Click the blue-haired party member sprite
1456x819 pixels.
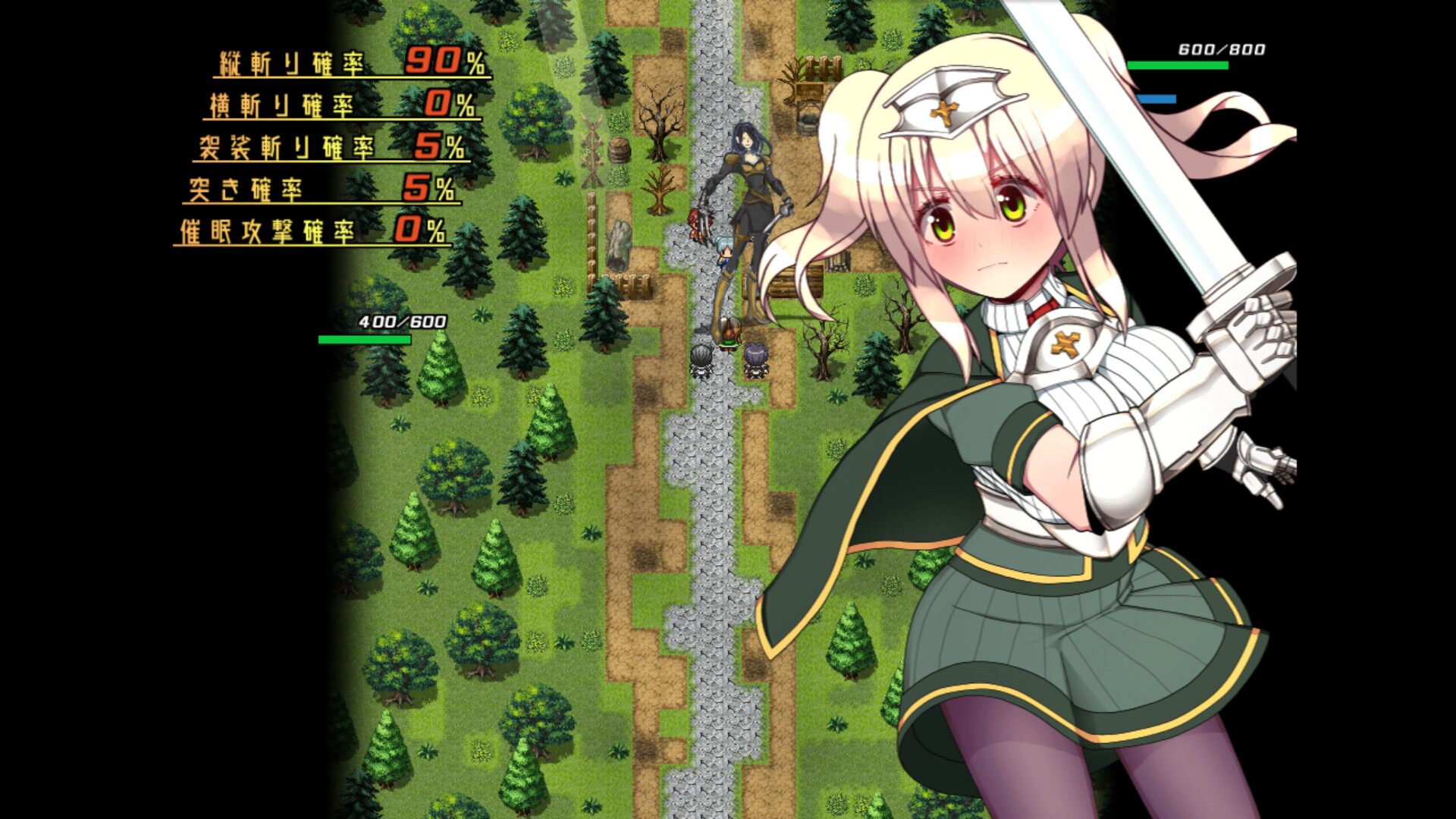724,250
